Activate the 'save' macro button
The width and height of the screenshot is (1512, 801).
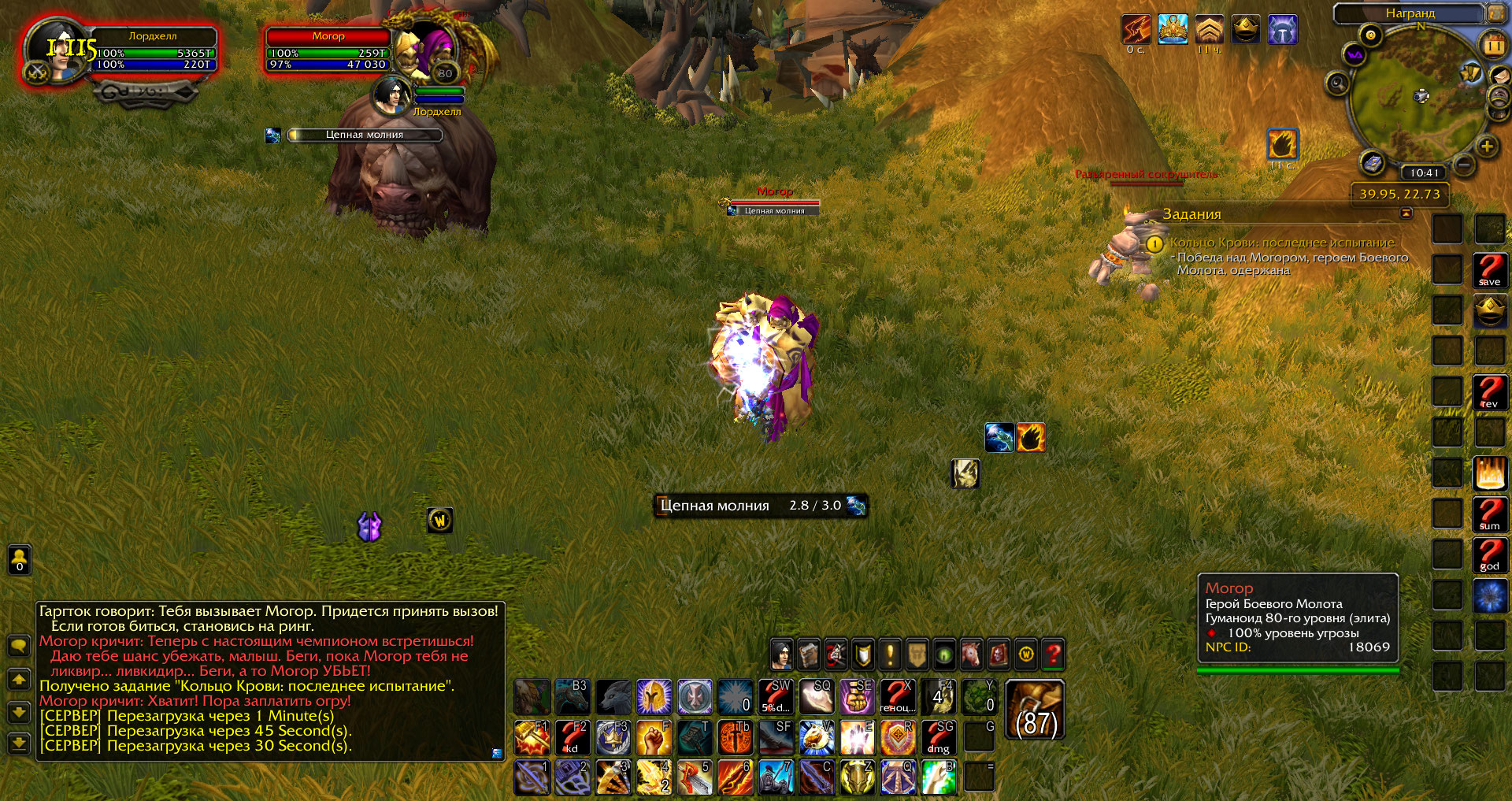point(1489,270)
